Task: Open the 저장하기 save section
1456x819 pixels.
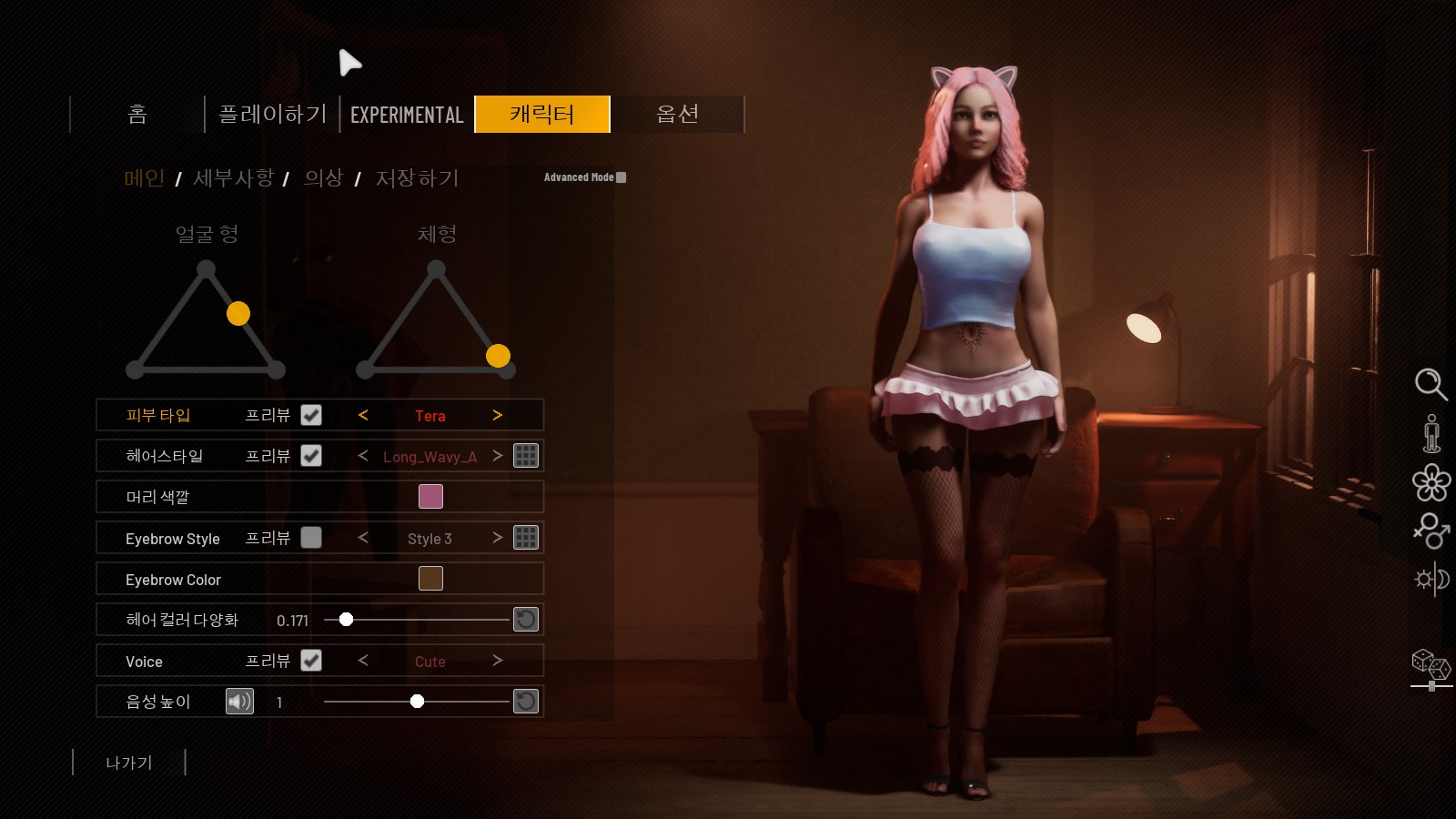Action: pyautogui.click(x=417, y=178)
